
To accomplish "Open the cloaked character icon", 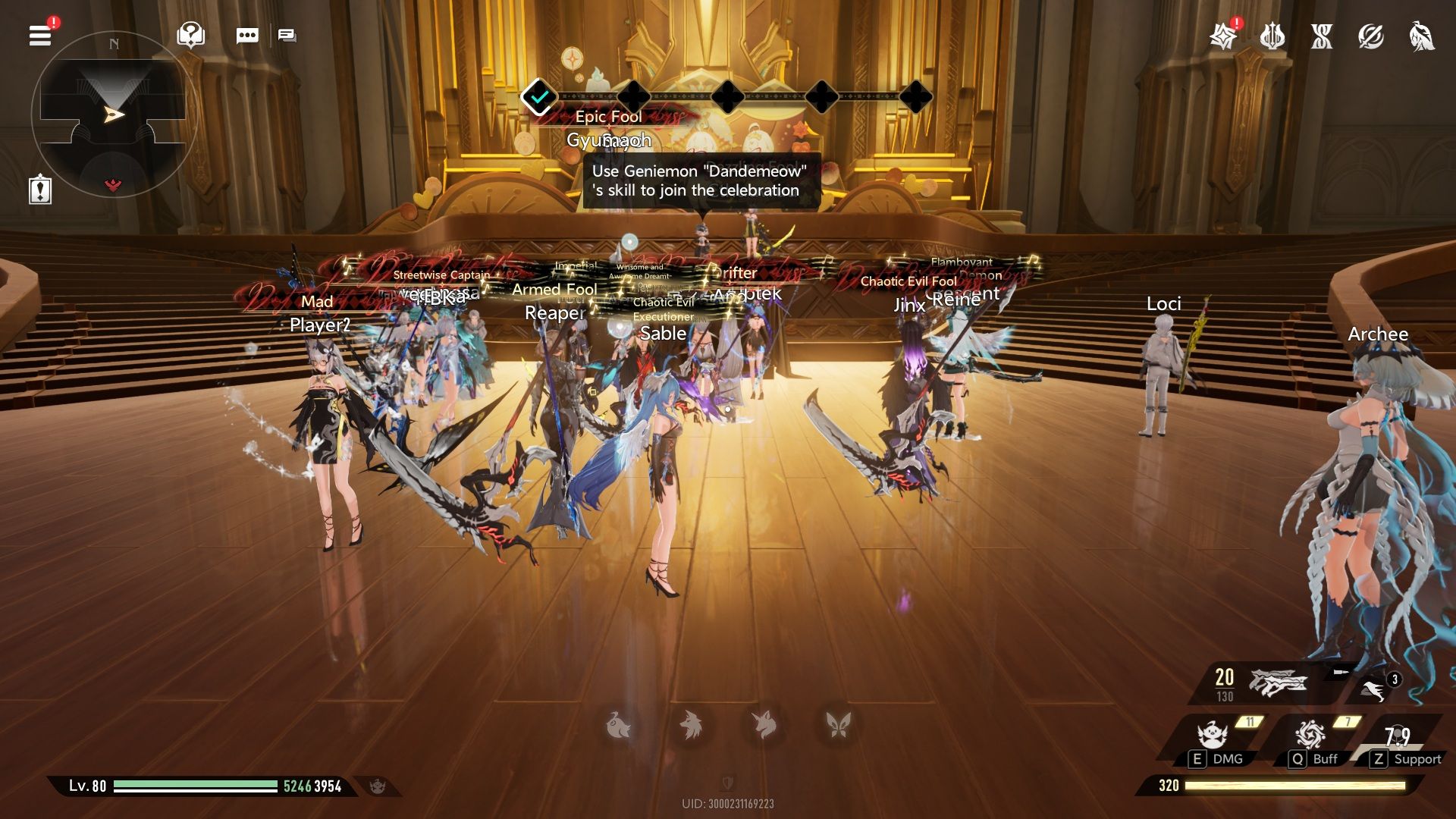I will 1421,36.
